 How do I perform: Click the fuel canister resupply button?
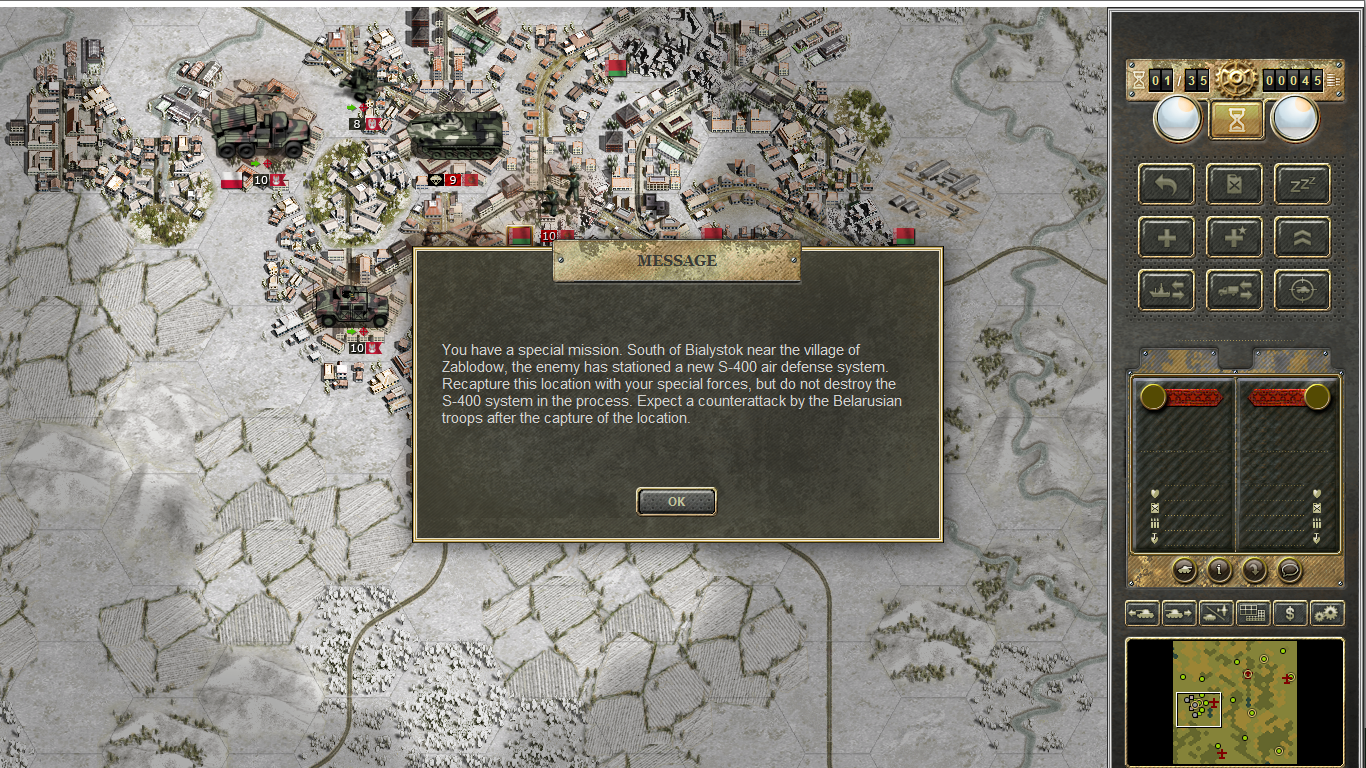coord(1234,184)
